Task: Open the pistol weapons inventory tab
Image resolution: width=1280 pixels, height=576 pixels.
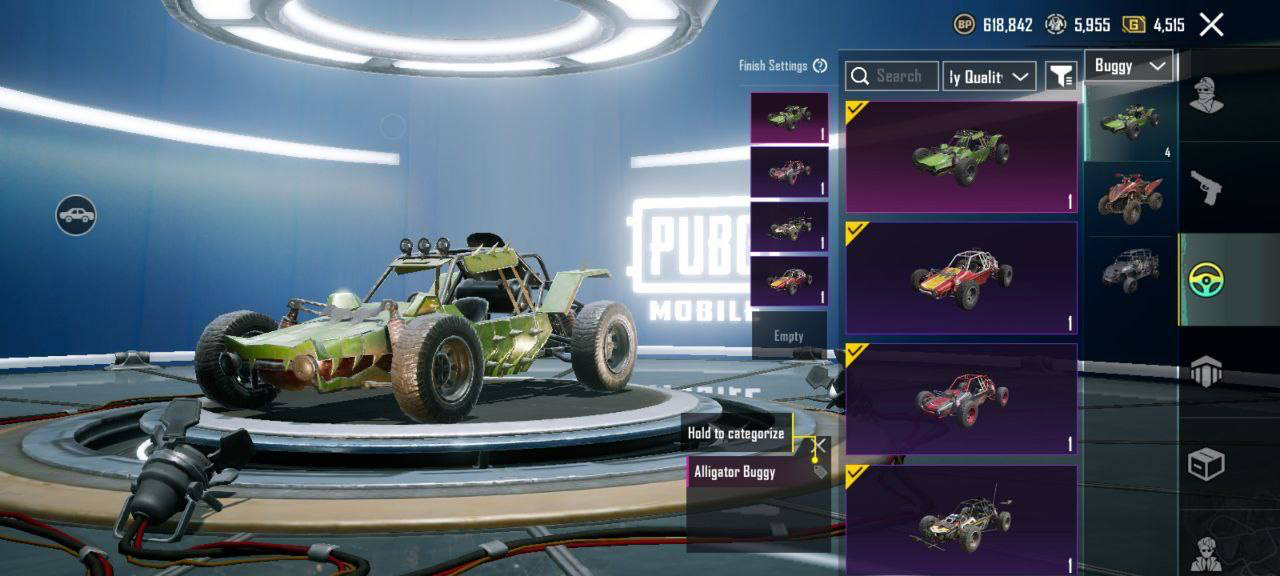Action: 1206,187
